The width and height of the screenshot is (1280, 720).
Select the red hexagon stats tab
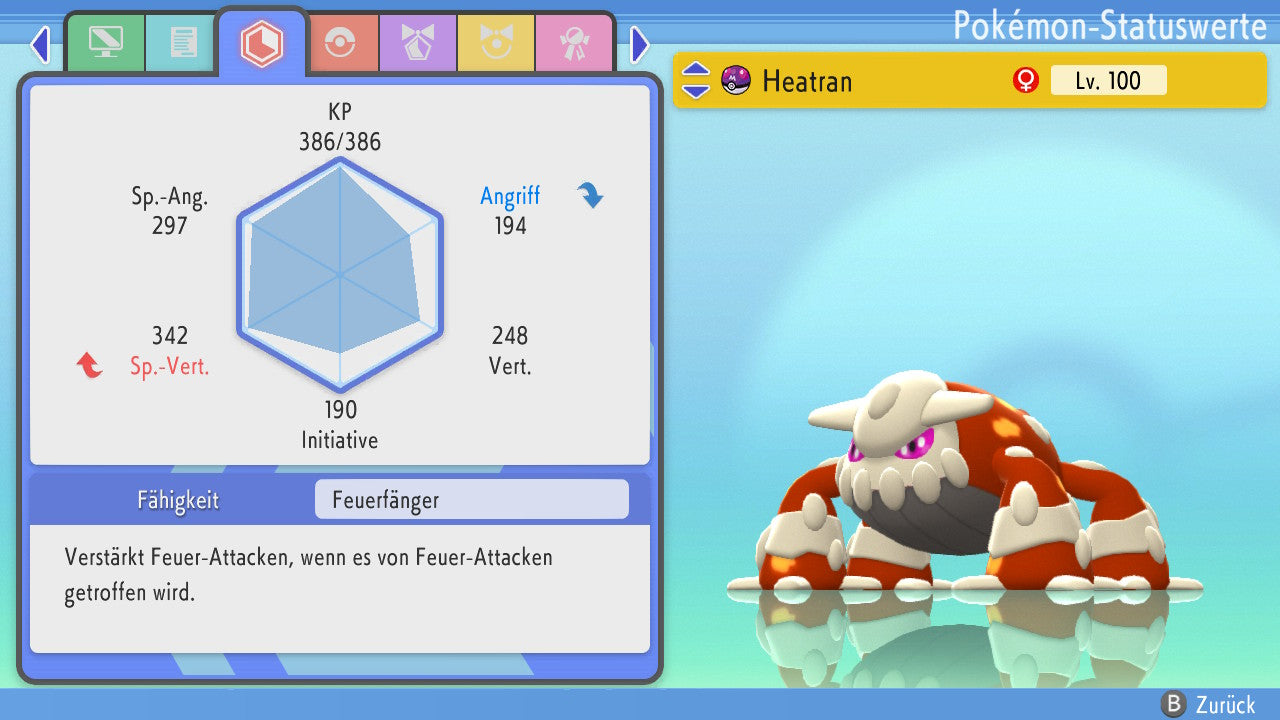(262, 43)
